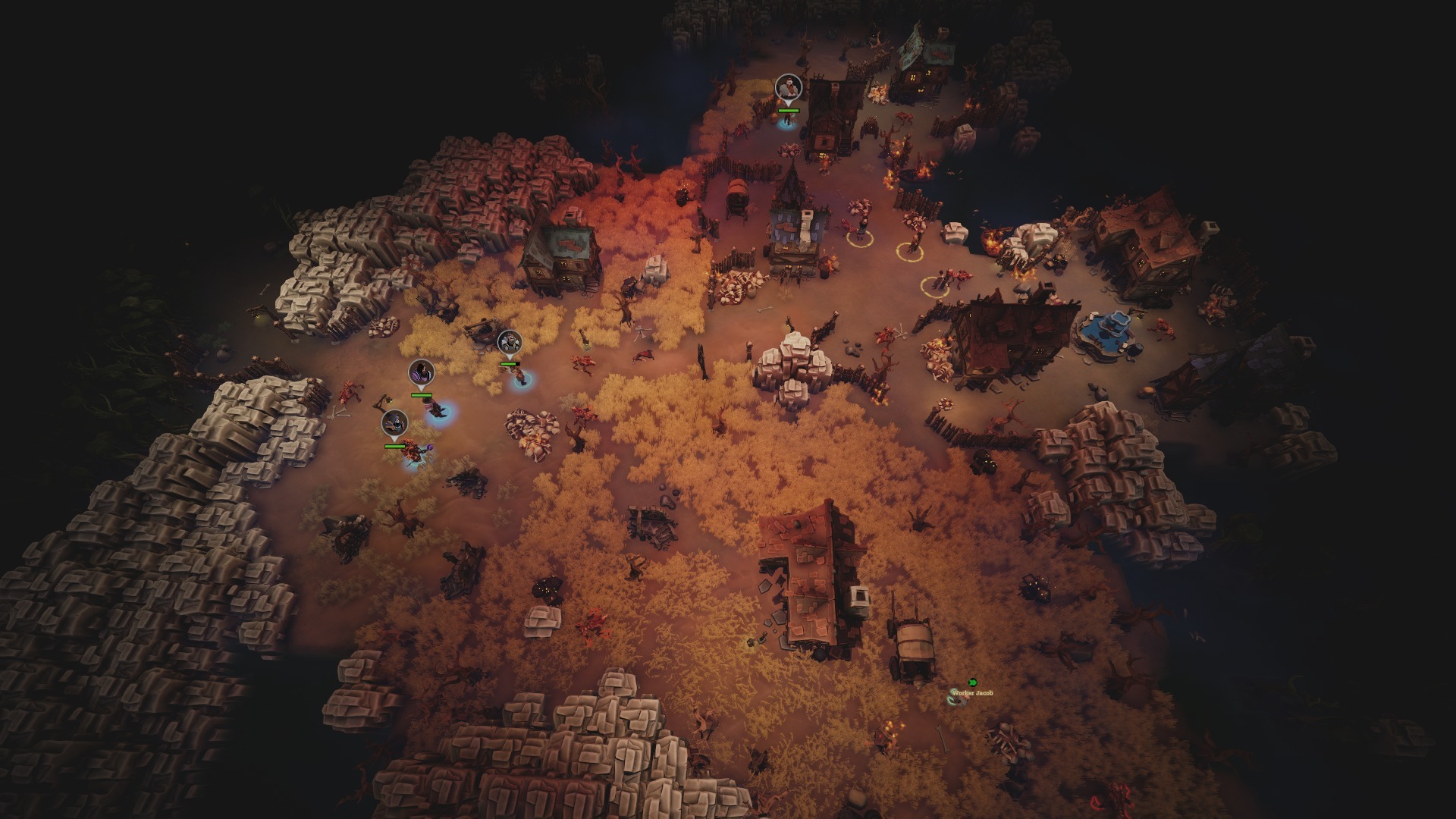Click the green arrow marker above Worker Jacob
The height and width of the screenshot is (819, 1456).
tap(973, 683)
